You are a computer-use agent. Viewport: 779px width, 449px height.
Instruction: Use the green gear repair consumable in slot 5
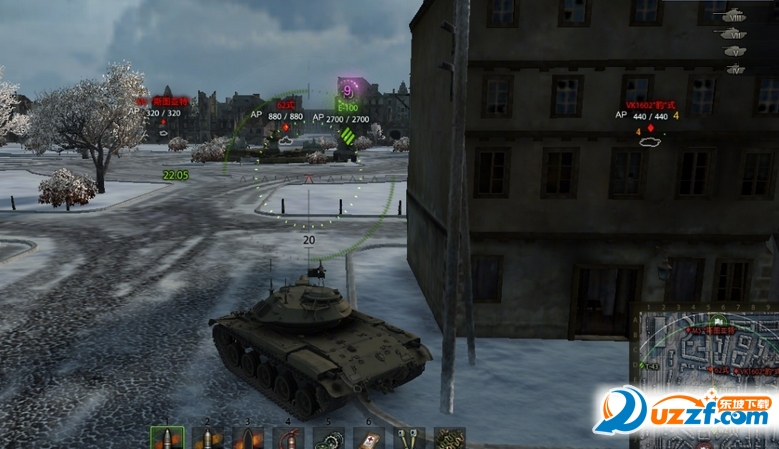[x=328, y=439]
